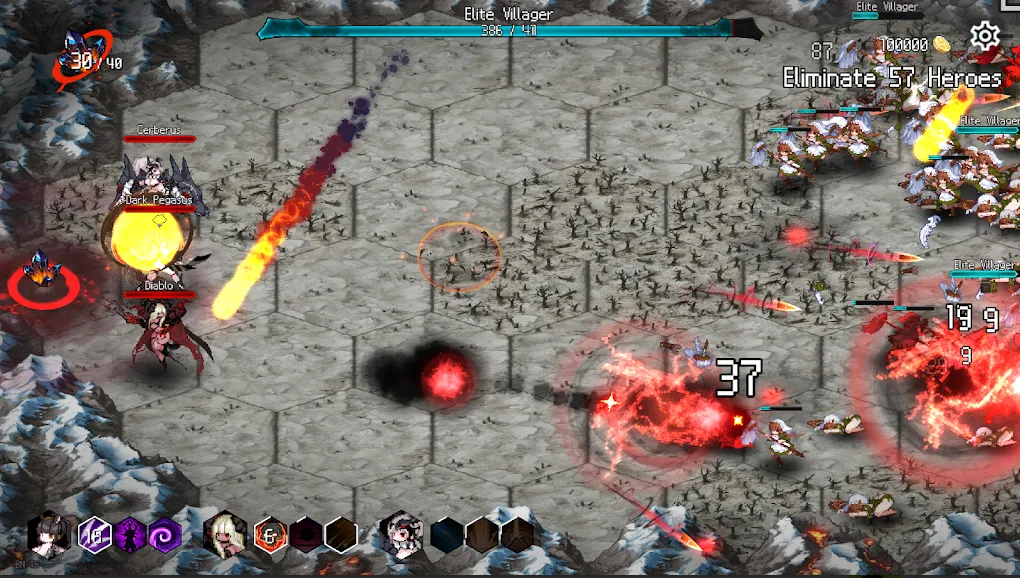The width and height of the screenshot is (1020, 578).
Task: Activate the purple skill showing cooldown 16
Action: (x=94, y=534)
